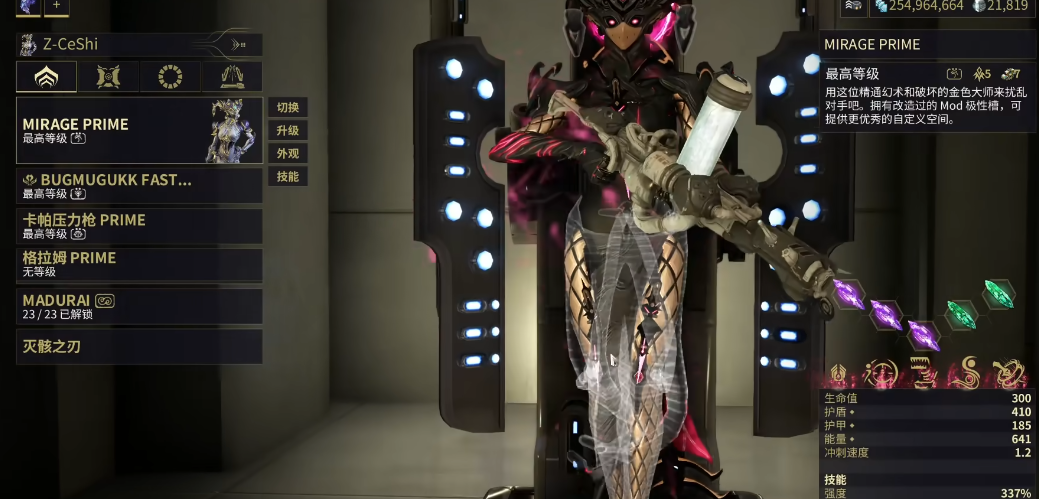Image resolution: width=1039 pixels, height=499 pixels.
Task: Click the 切换 (switch) button
Action: click(287, 107)
